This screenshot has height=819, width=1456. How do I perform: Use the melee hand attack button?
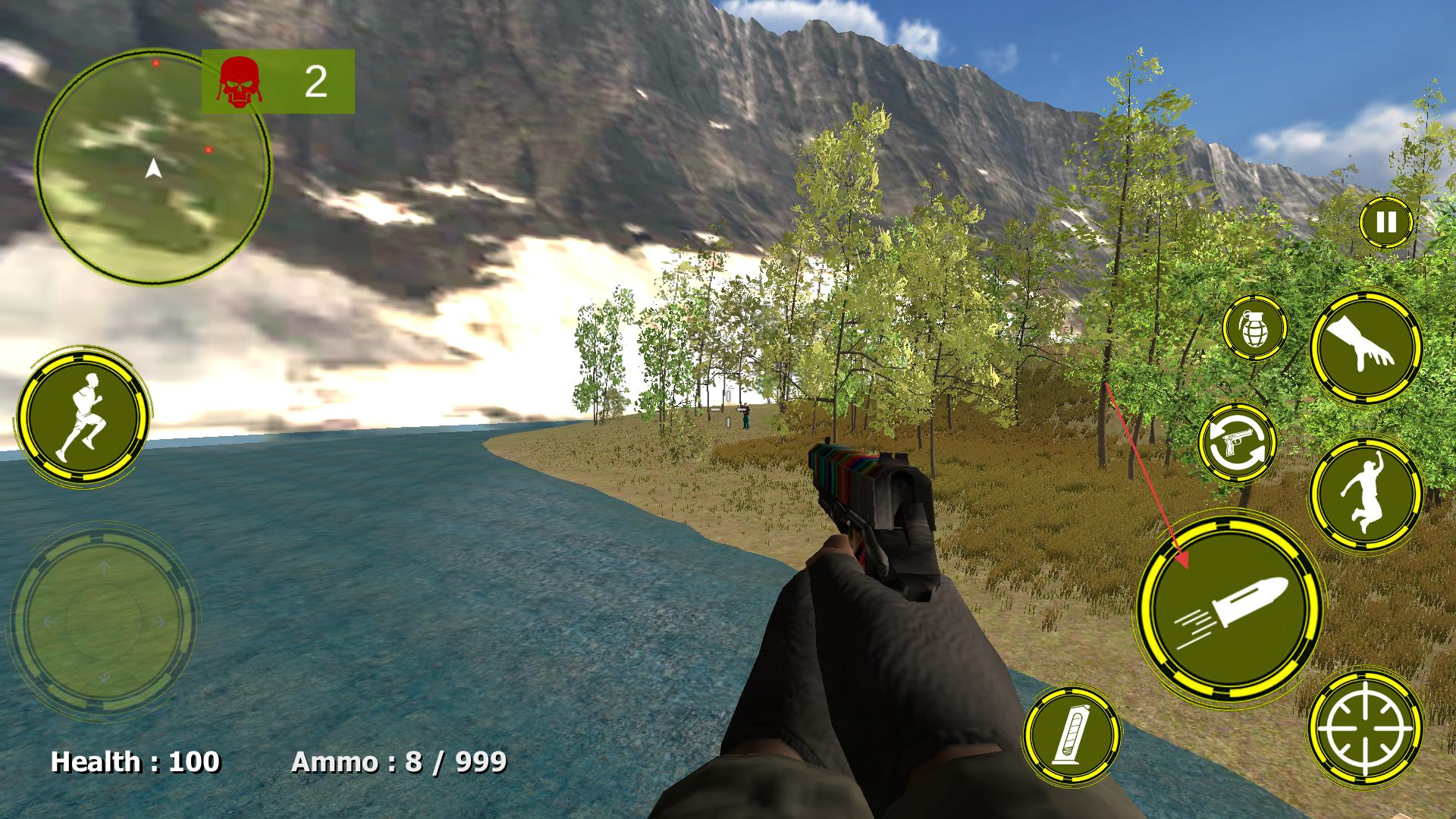click(1366, 347)
